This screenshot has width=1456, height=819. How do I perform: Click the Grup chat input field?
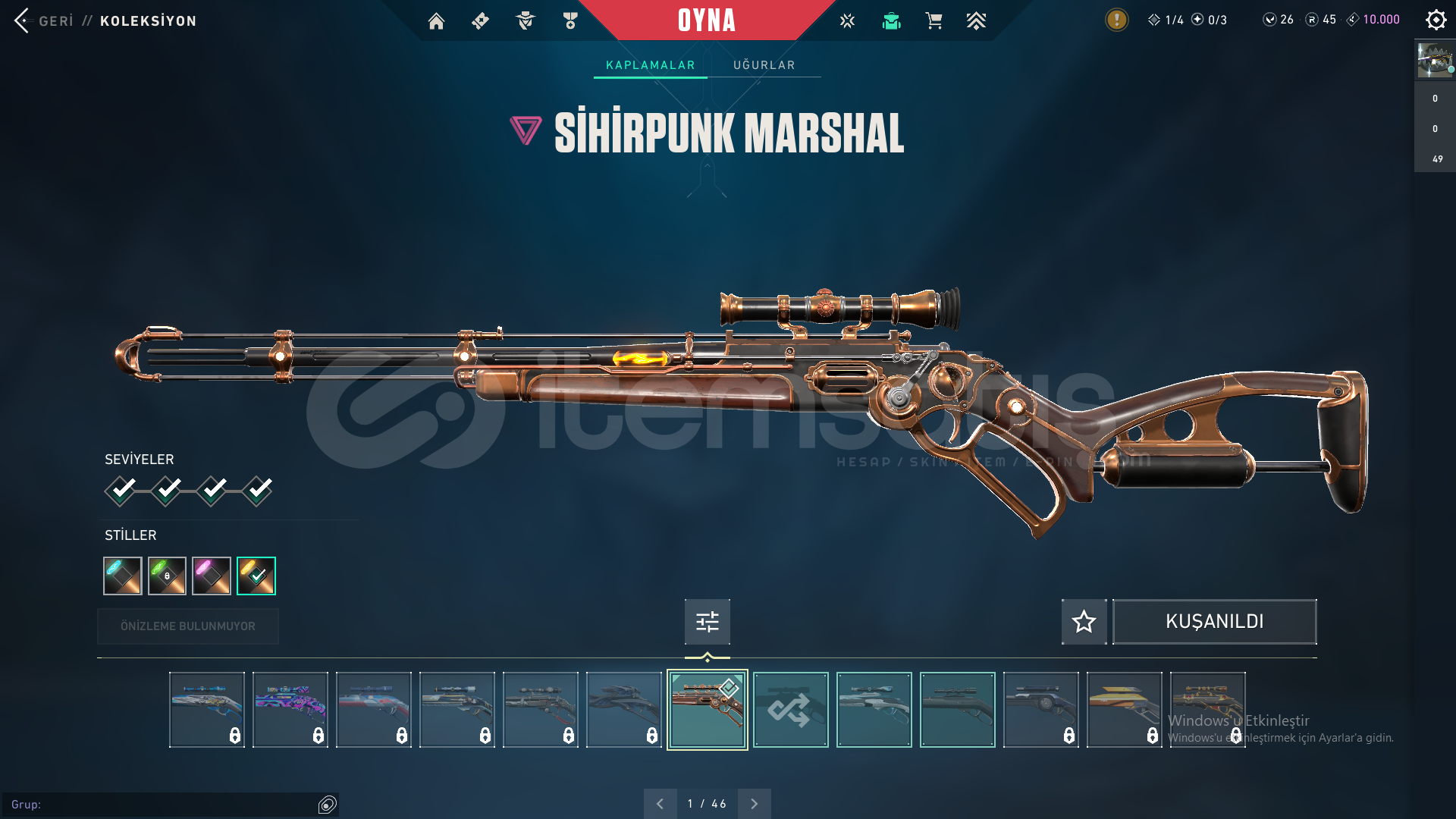[163, 805]
